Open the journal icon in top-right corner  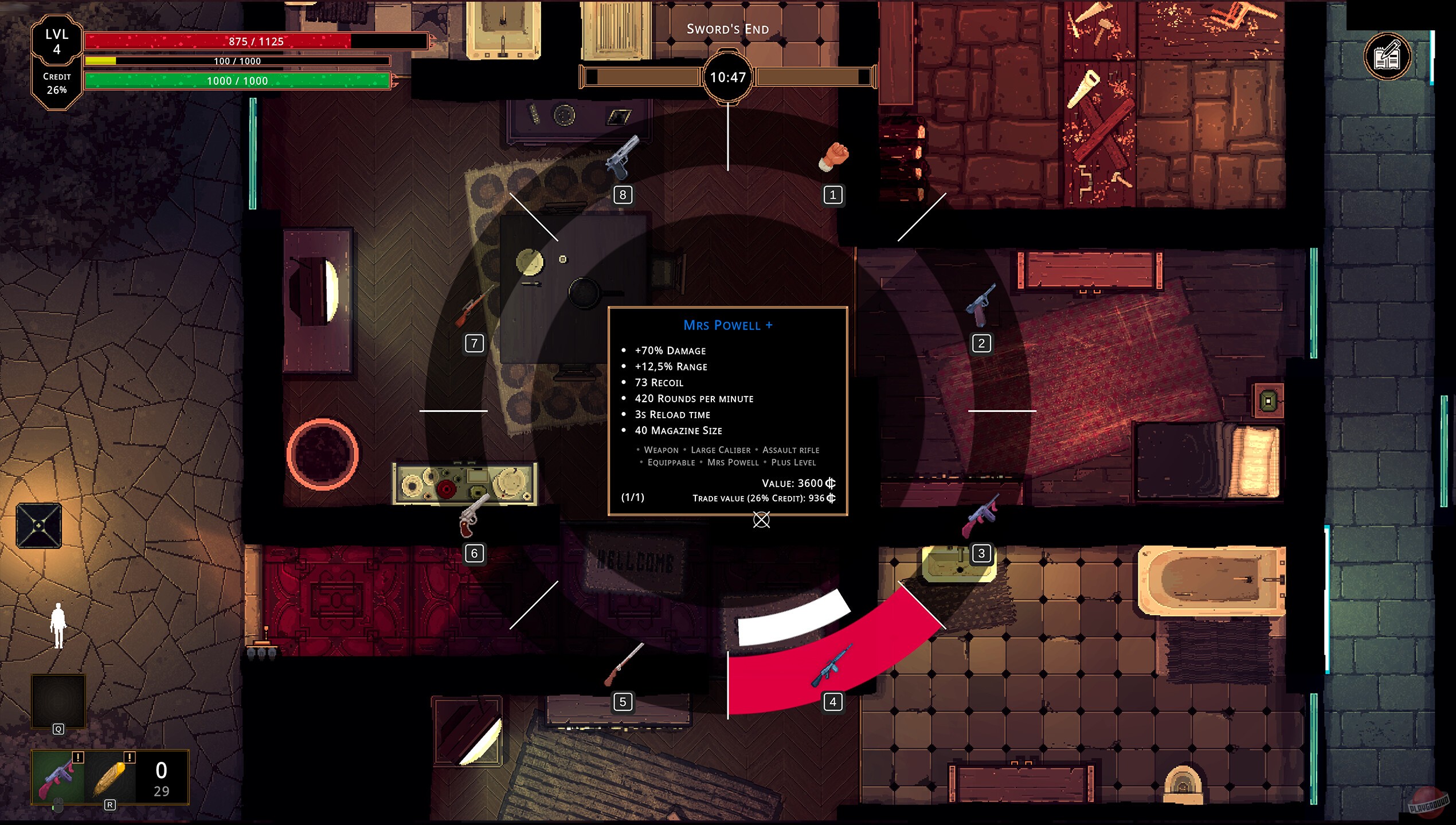[x=1387, y=56]
